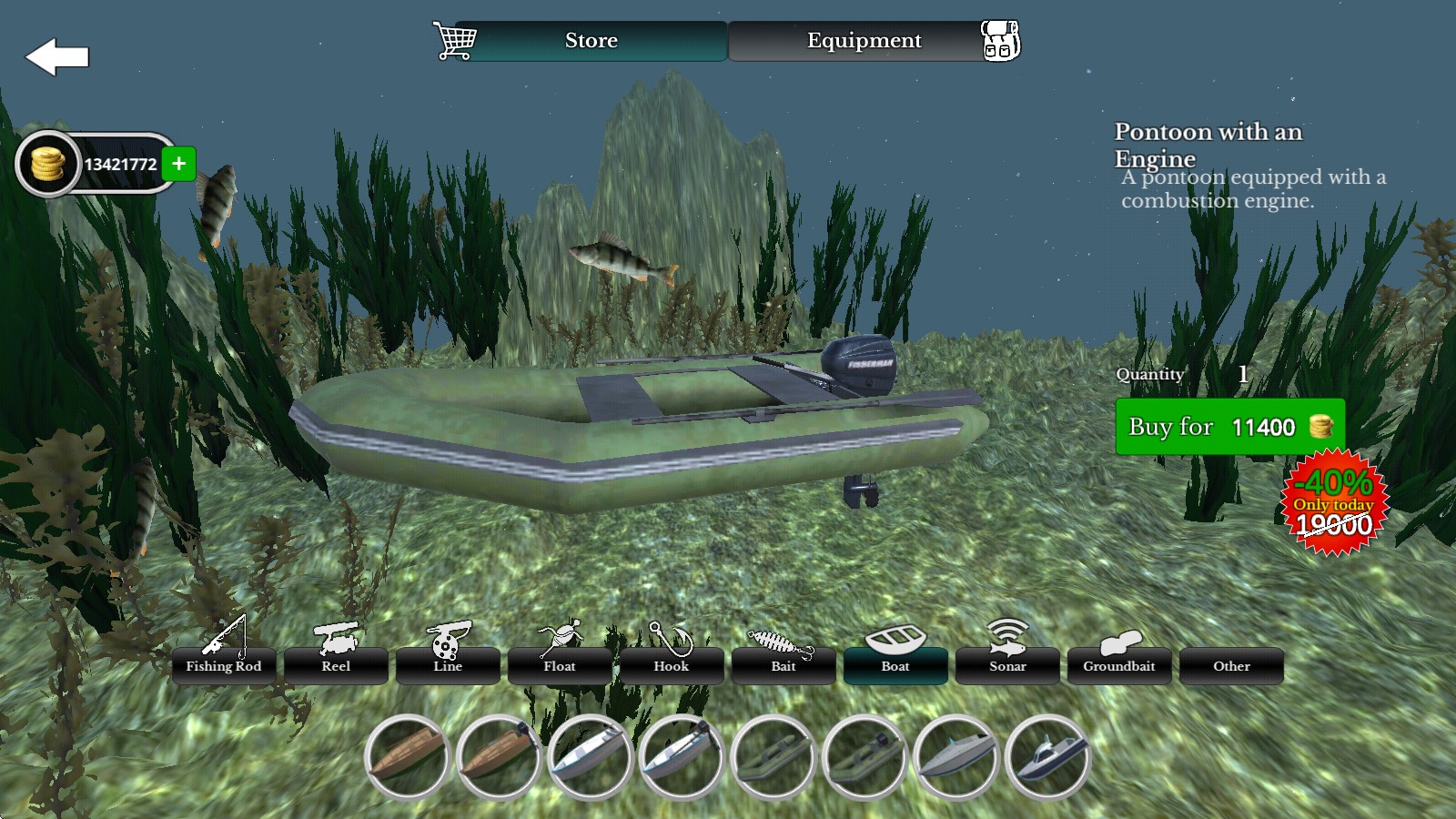Select the Bait category
The width and height of the screenshot is (1456, 819).
[x=784, y=665]
